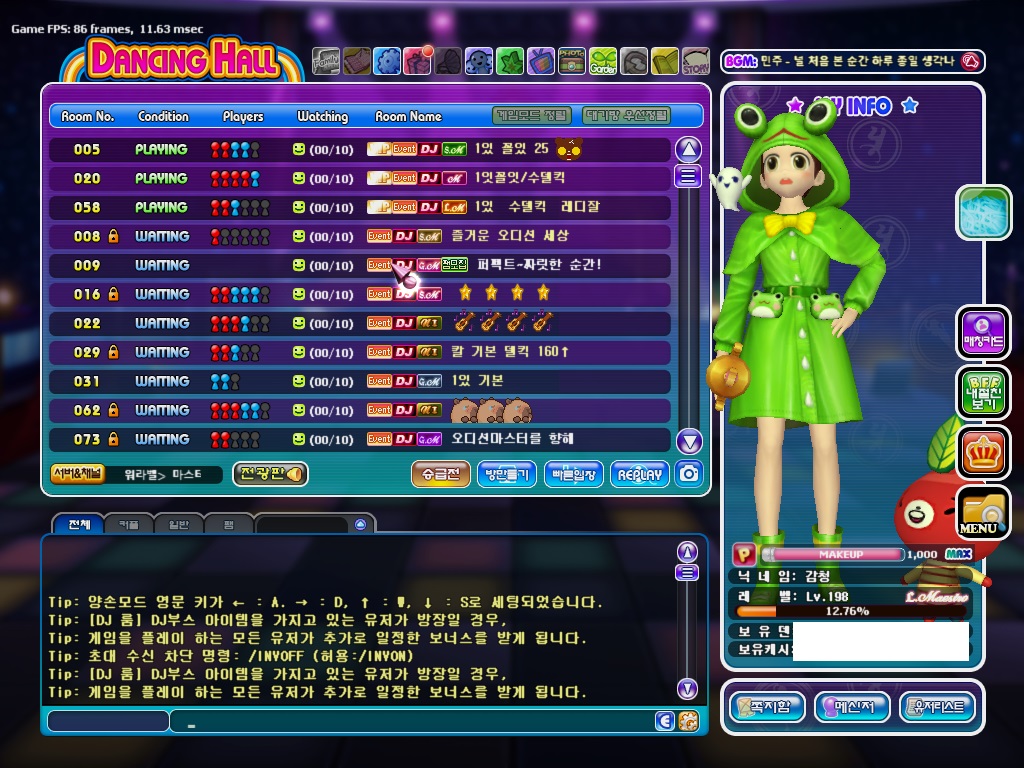Viewport: 1024px width, 768px height.
Task: Toggle the 전광판 megaphone button
Action: point(270,474)
